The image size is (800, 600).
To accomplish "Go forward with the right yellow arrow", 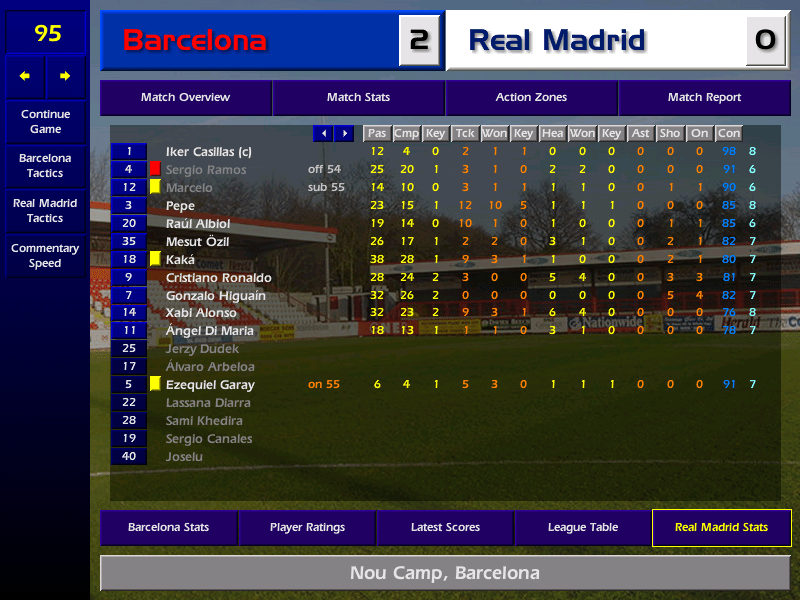I will pos(65,76).
